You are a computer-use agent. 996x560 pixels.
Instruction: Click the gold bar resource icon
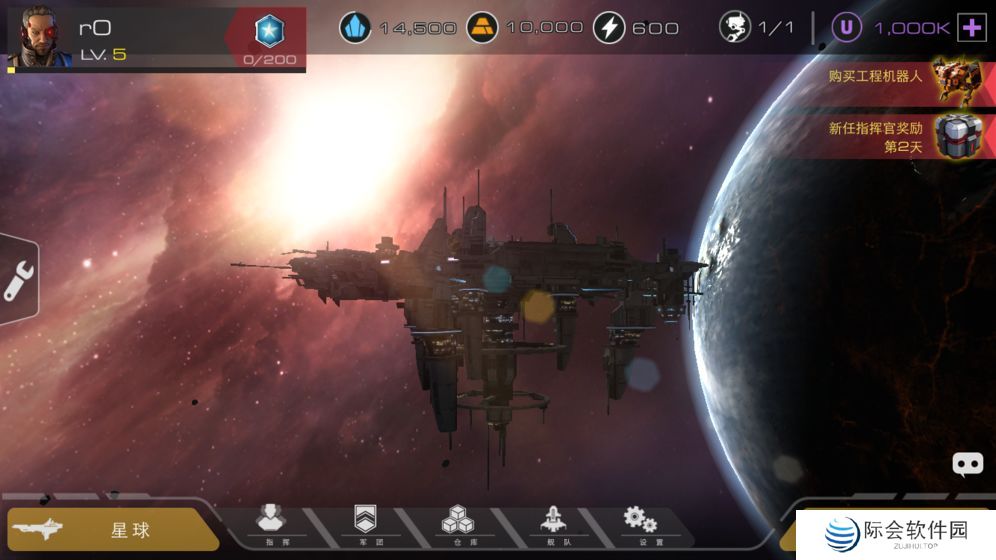483,27
